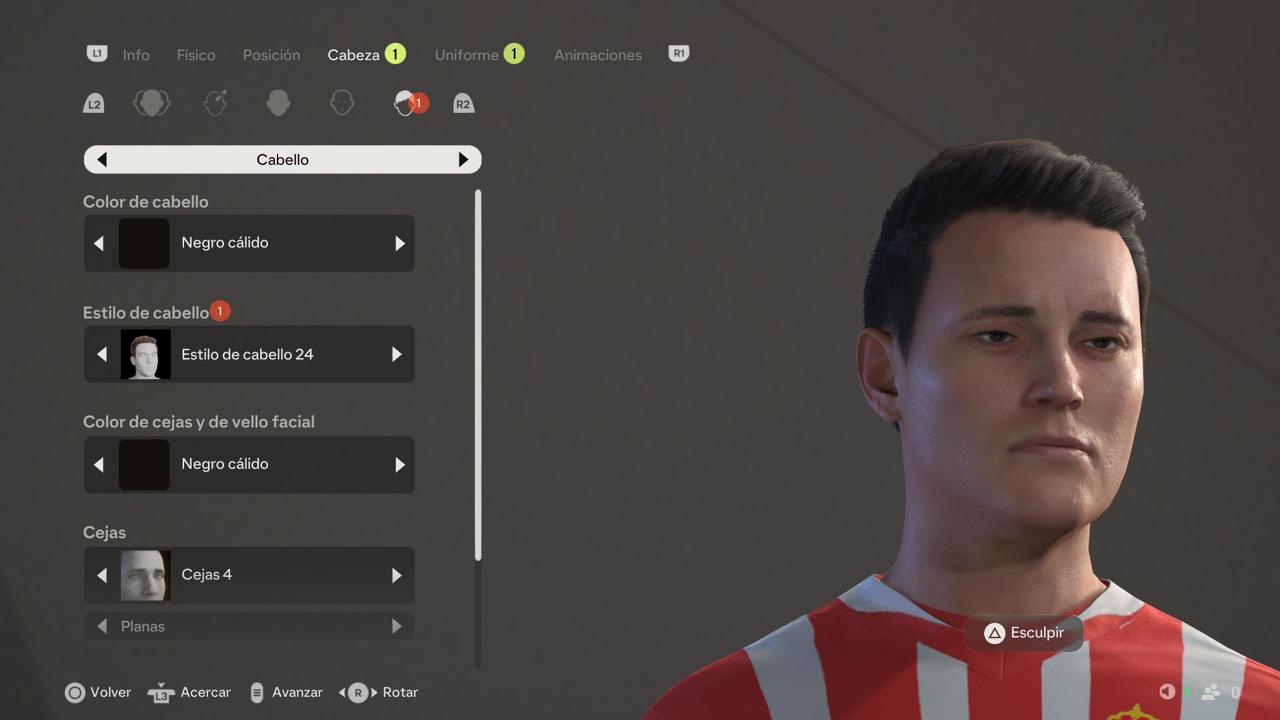This screenshot has width=1280, height=720.
Task: Open the Físico tab
Action: pyautogui.click(x=196, y=55)
